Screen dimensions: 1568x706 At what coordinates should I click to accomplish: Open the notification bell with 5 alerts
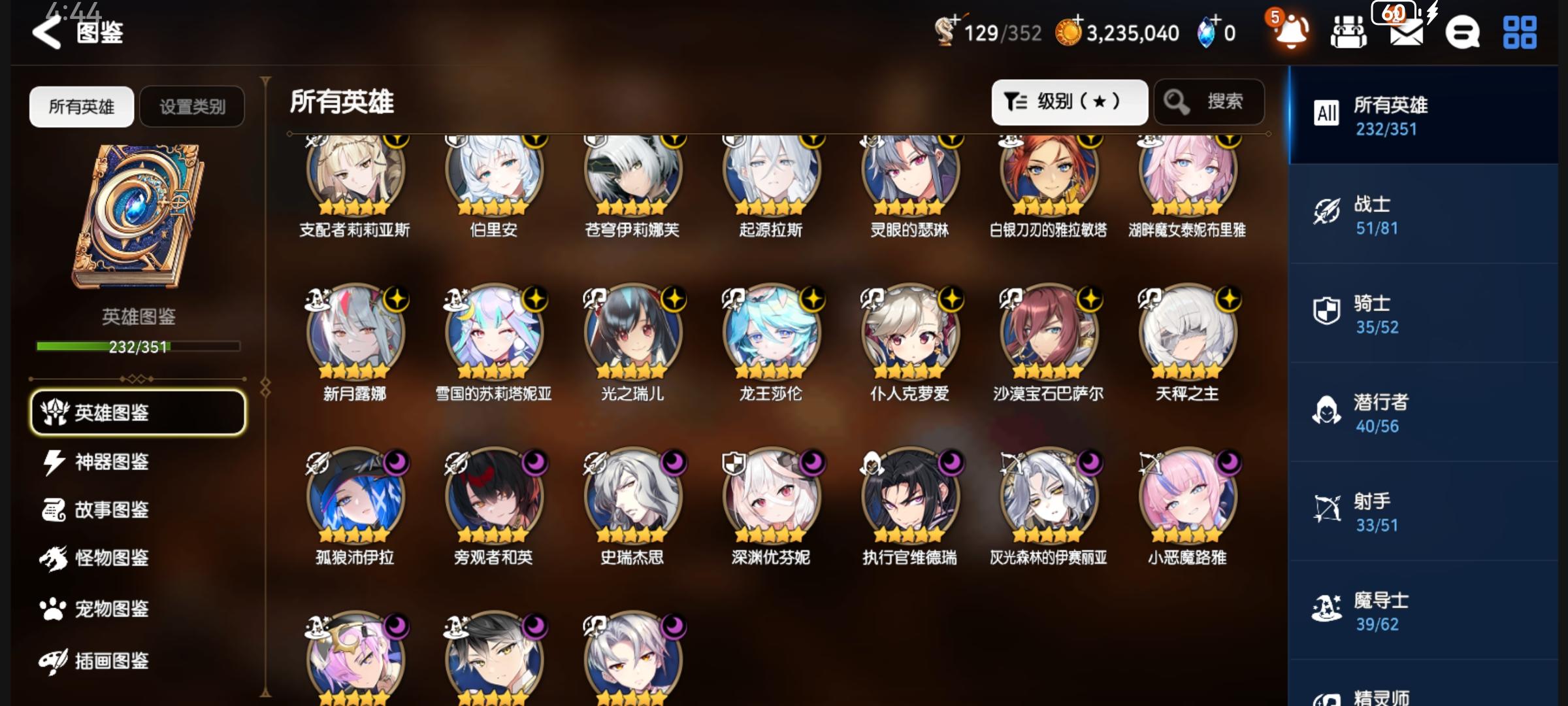[x=1290, y=32]
